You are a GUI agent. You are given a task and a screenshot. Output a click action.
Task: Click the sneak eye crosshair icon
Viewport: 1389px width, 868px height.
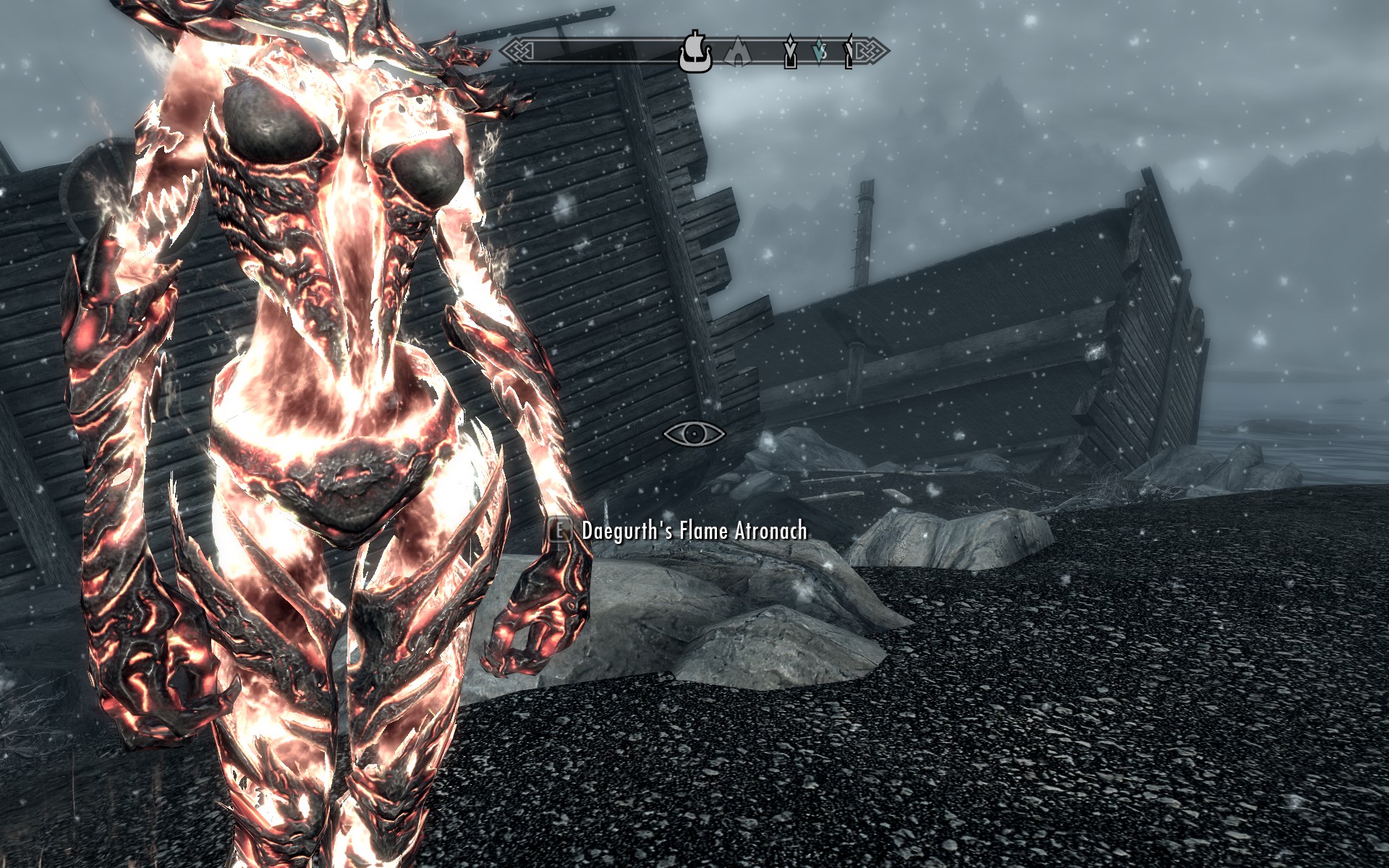(694, 434)
